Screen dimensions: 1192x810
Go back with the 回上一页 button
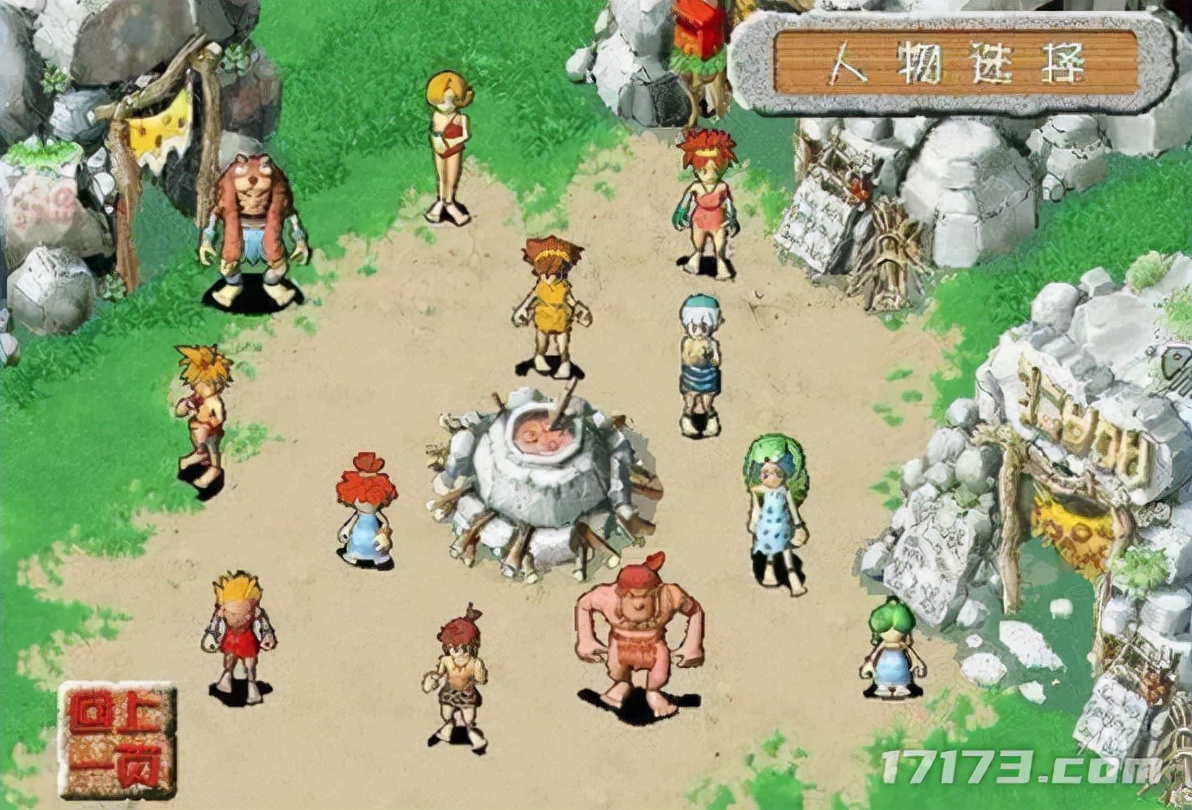117,740
